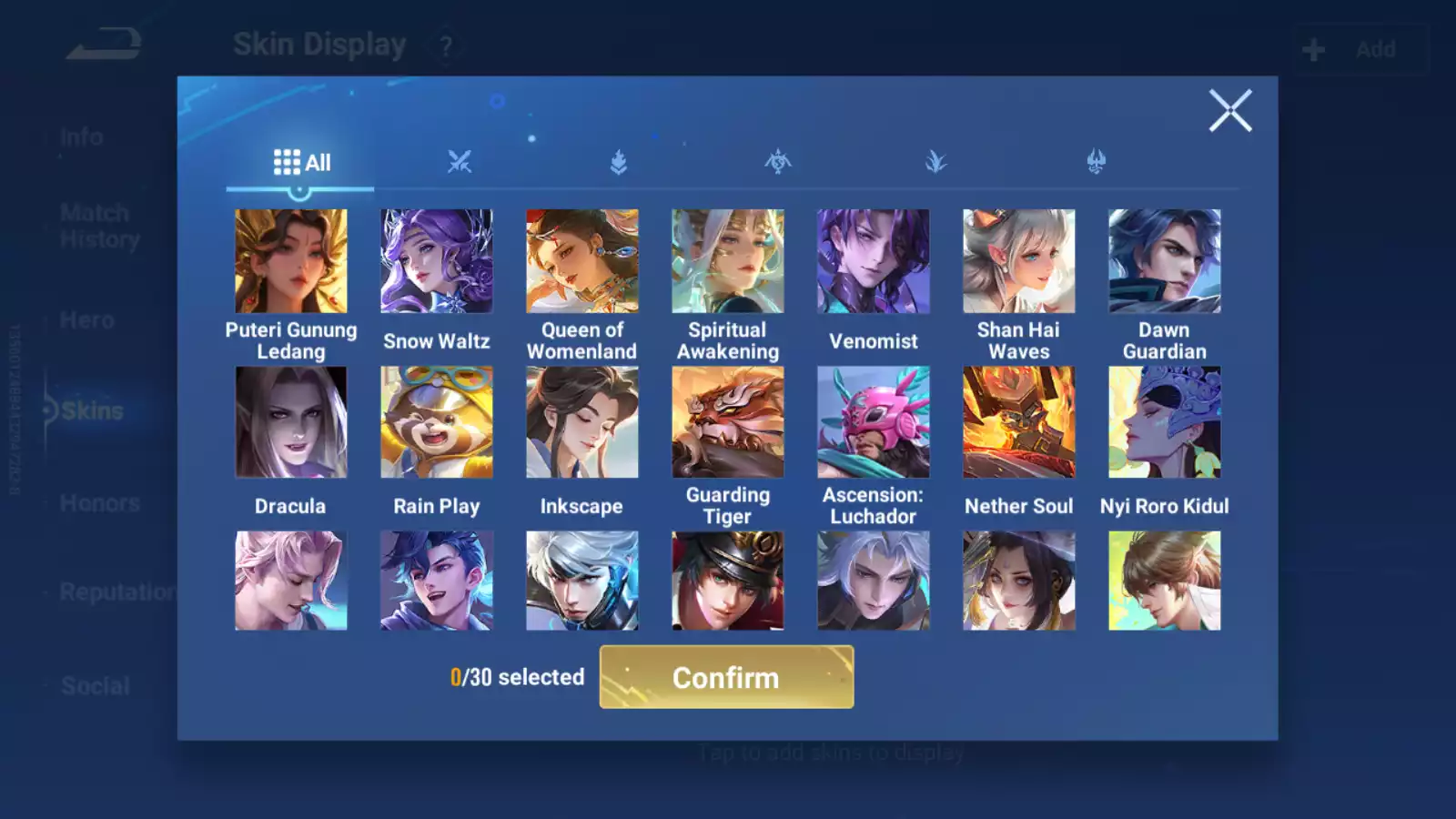Viewport: 1456px width, 819px height.
Task: Select the Nyi Roro Kidul skin
Action: pyautogui.click(x=1165, y=422)
